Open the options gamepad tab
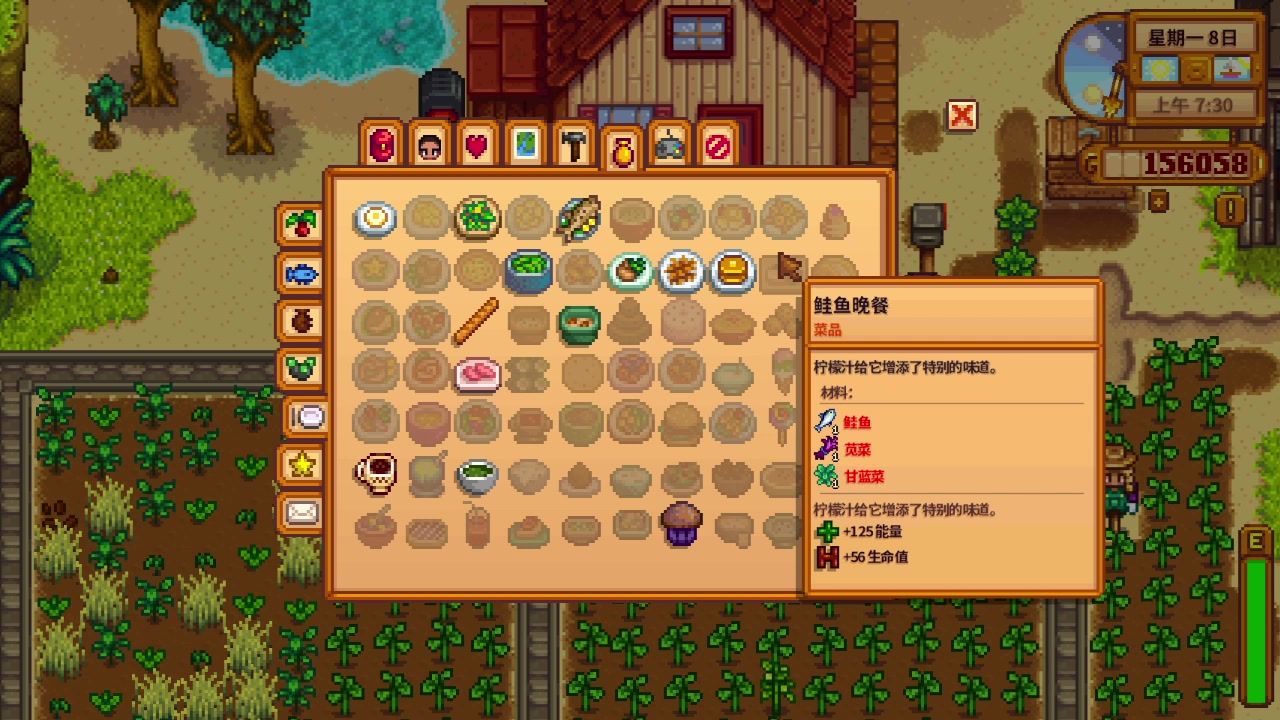 (x=669, y=146)
